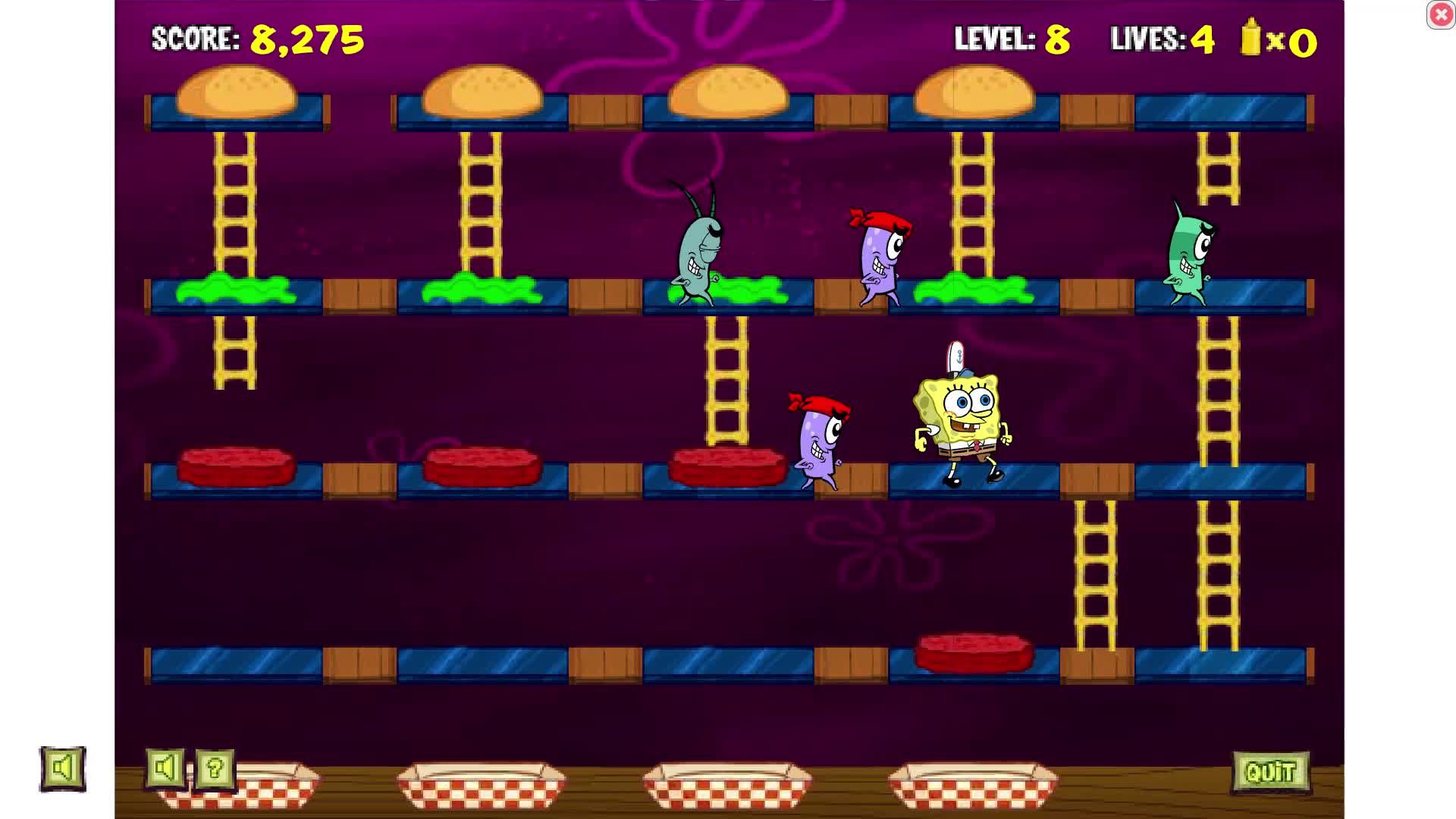Click the SCORE value 8,275
Viewport: 1456px width, 819px height.
(x=306, y=39)
